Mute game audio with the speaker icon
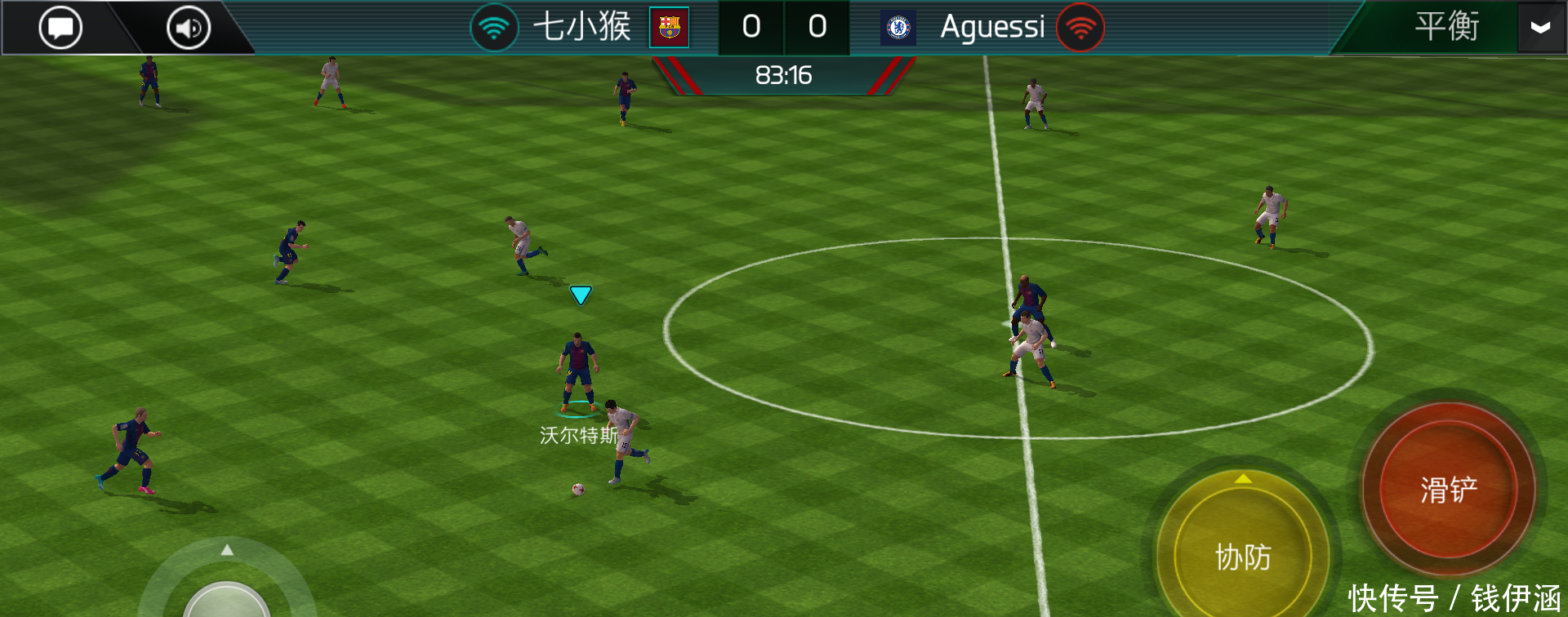 pos(186,26)
